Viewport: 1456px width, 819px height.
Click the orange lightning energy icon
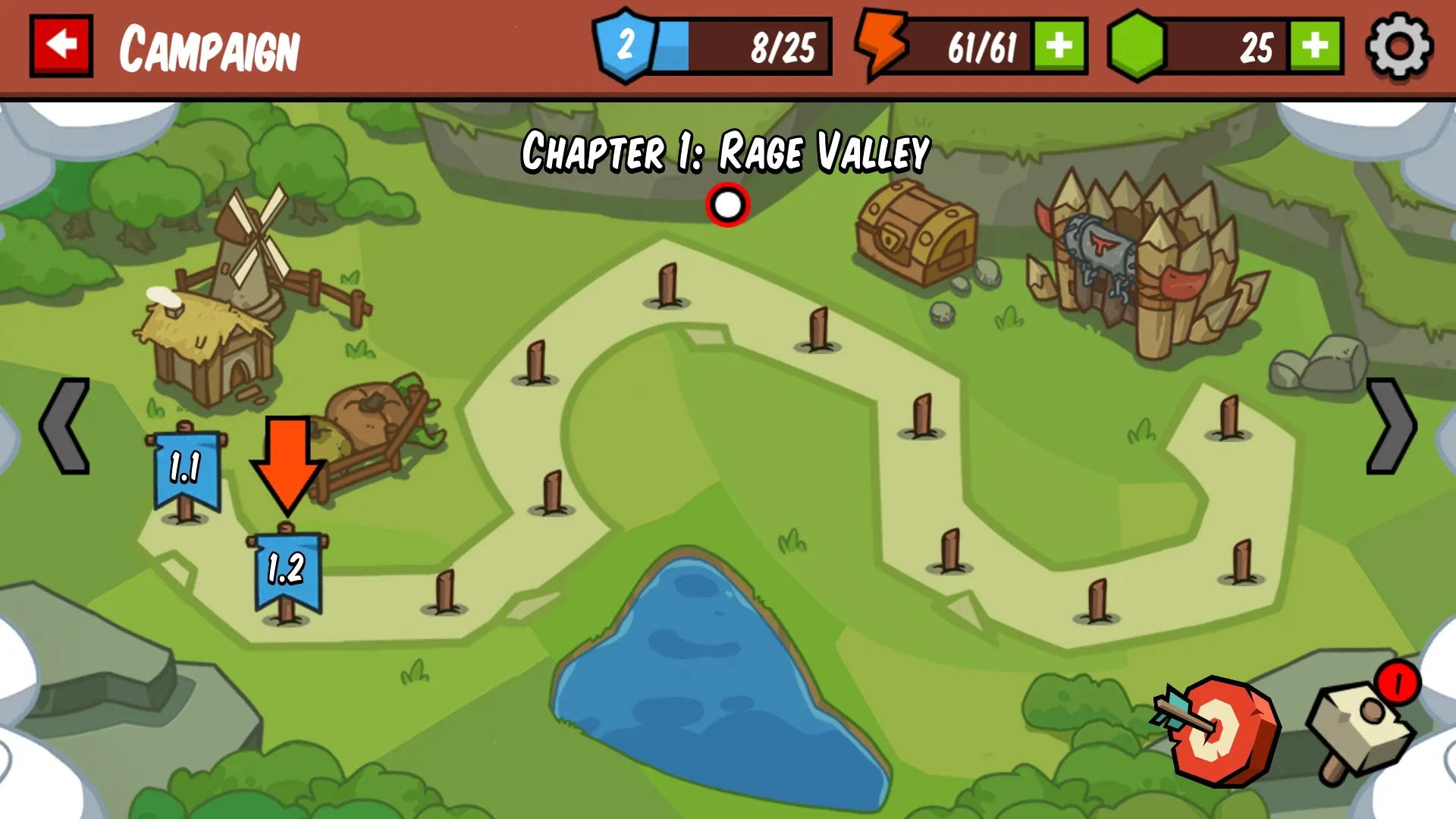(882, 47)
